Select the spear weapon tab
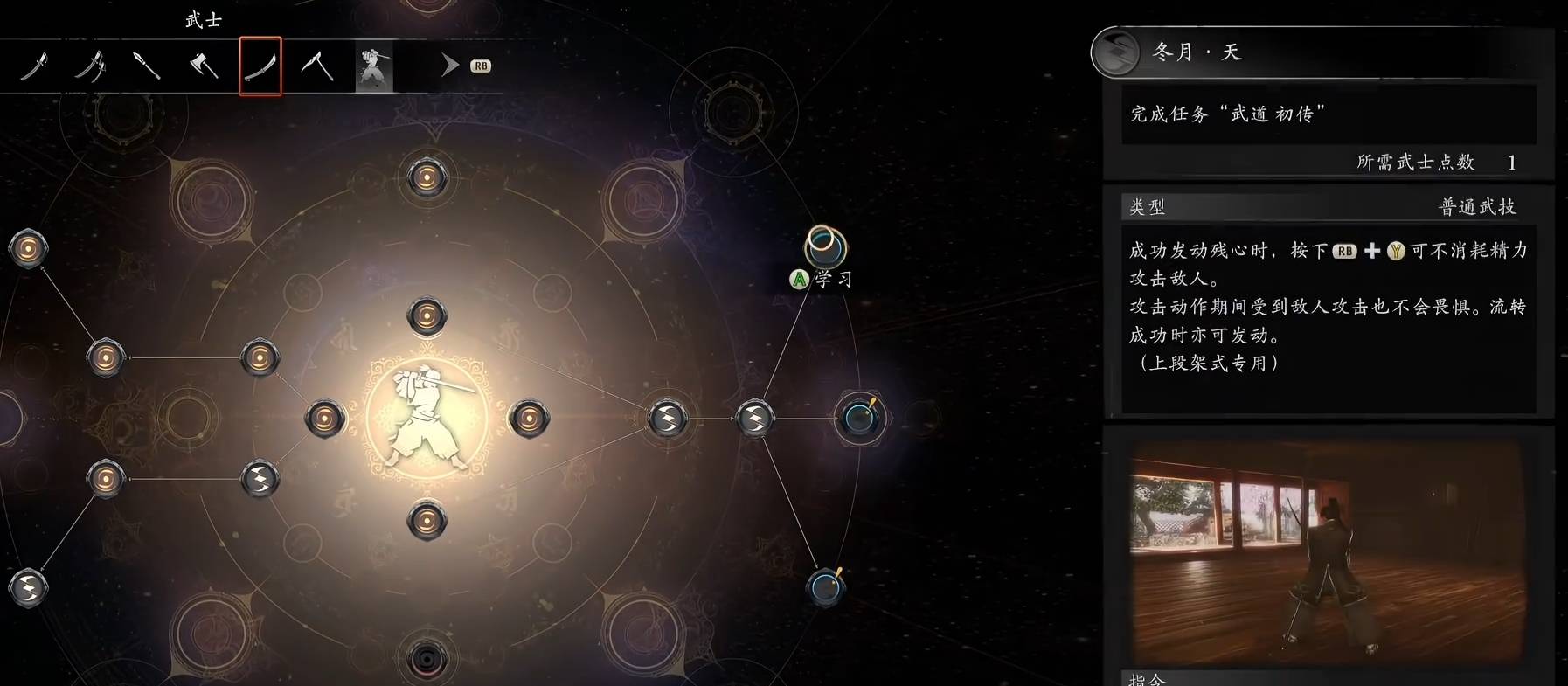 pyautogui.click(x=146, y=66)
